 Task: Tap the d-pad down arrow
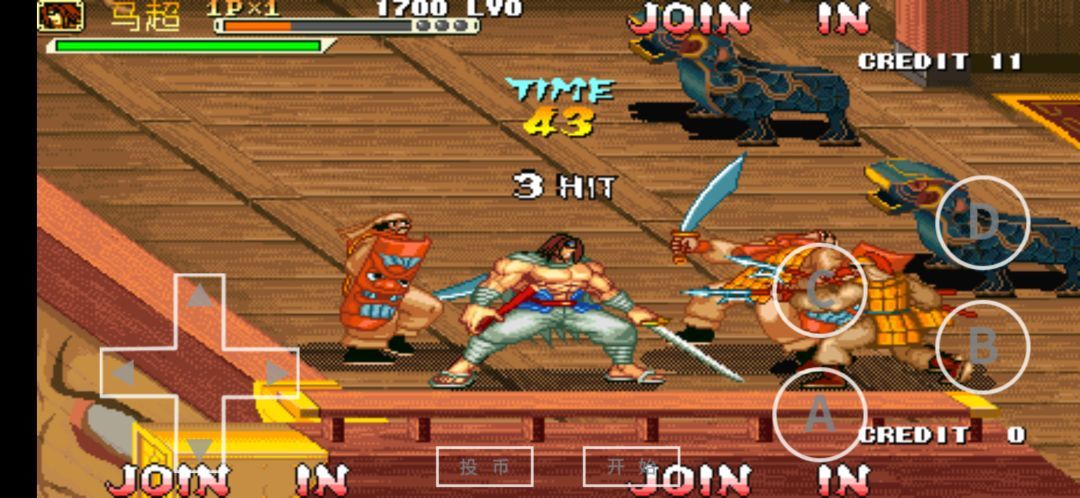pos(201,449)
